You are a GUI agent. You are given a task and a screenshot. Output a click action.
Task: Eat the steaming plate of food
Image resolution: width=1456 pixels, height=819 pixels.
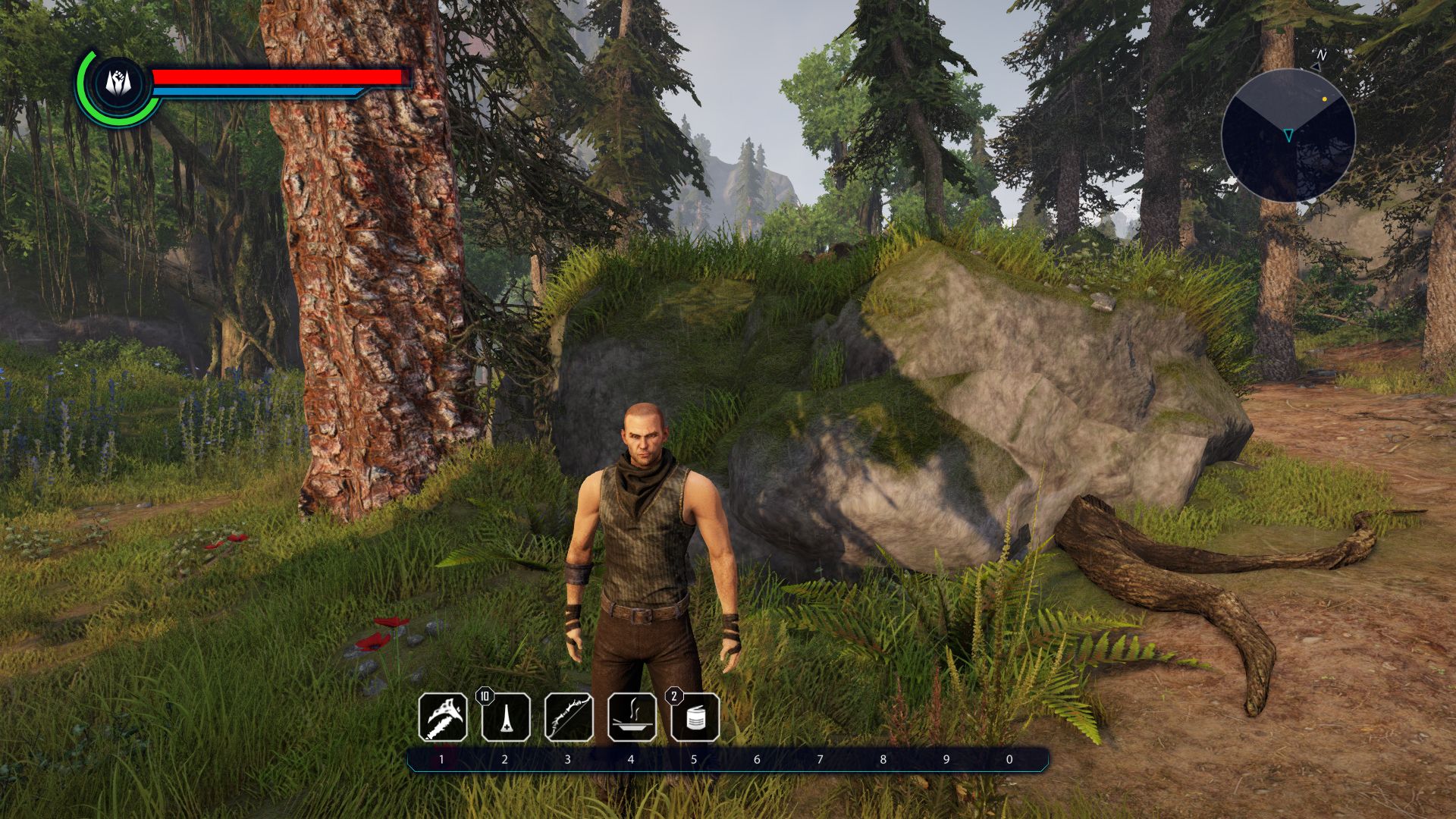632,717
